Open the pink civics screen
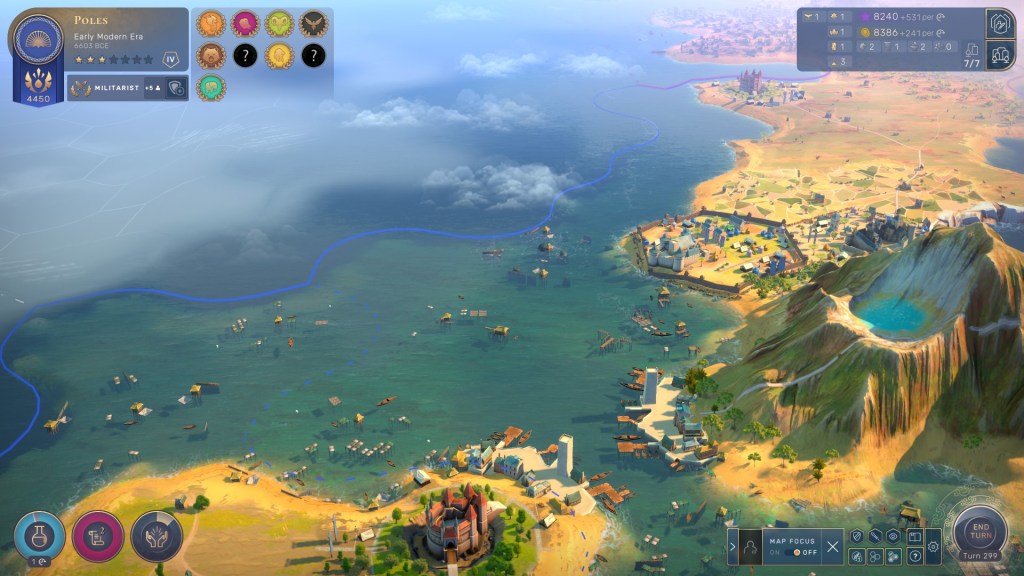Screen dimensions: 1024x576 98,536
